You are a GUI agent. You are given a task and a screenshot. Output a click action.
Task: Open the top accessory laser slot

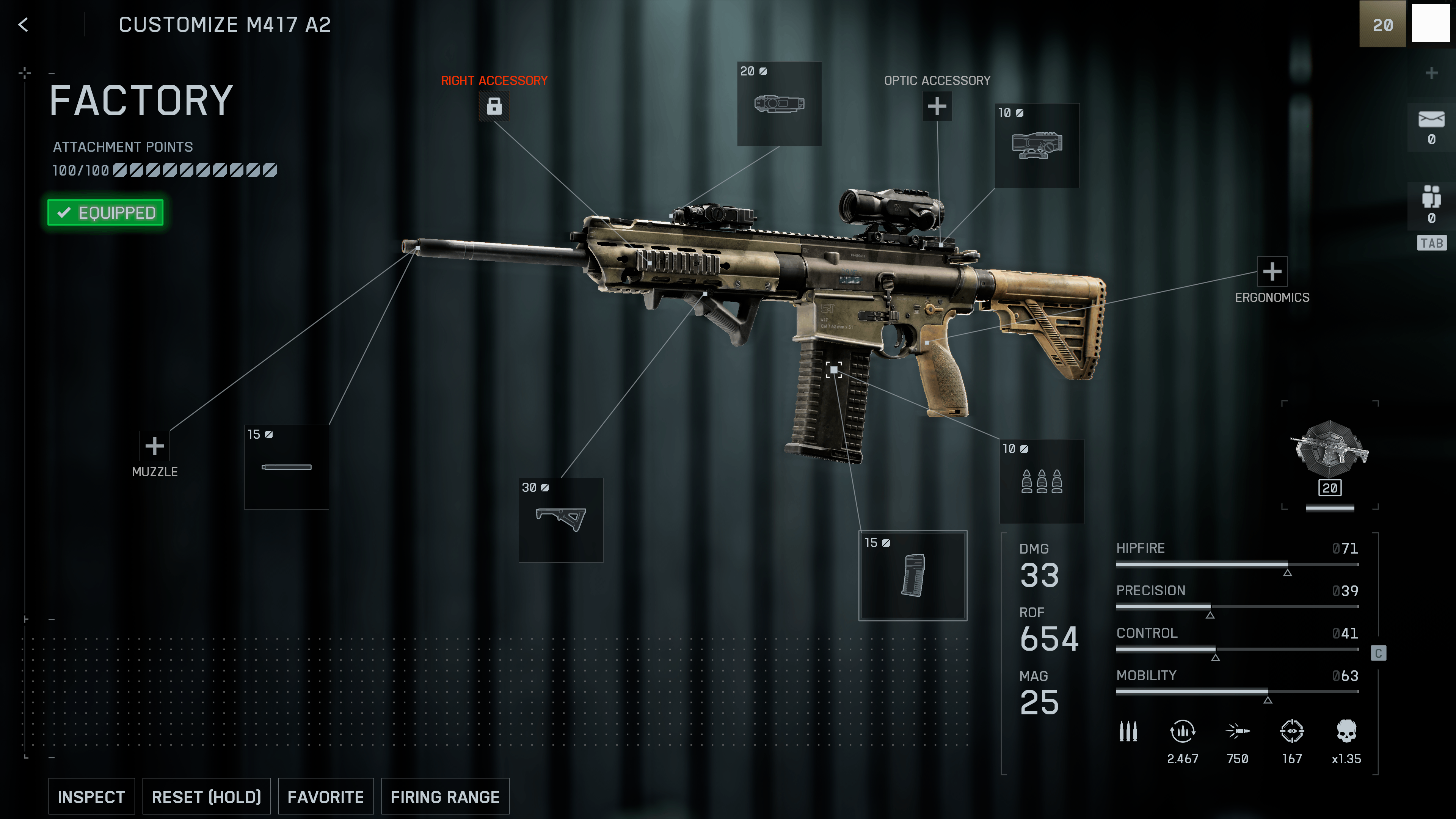(x=779, y=104)
